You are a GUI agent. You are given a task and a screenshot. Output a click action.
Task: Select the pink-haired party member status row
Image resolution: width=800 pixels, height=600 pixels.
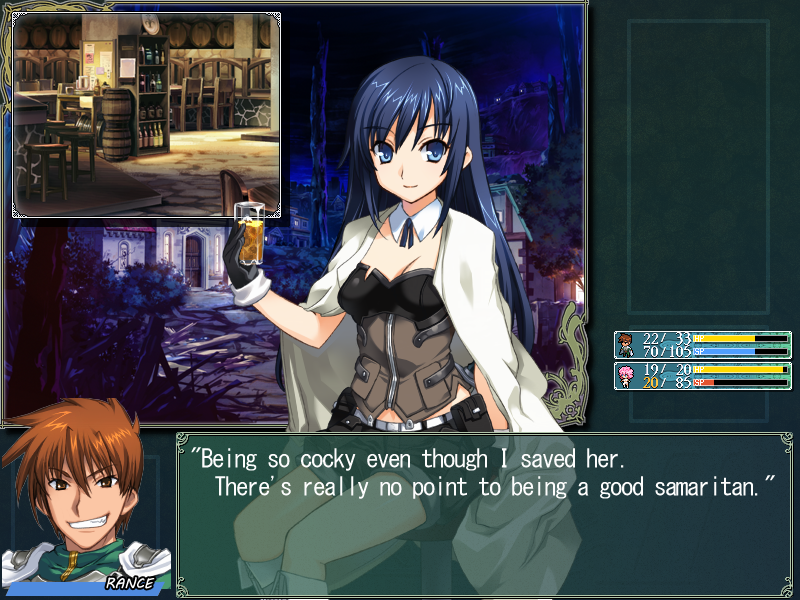[702, 376]
